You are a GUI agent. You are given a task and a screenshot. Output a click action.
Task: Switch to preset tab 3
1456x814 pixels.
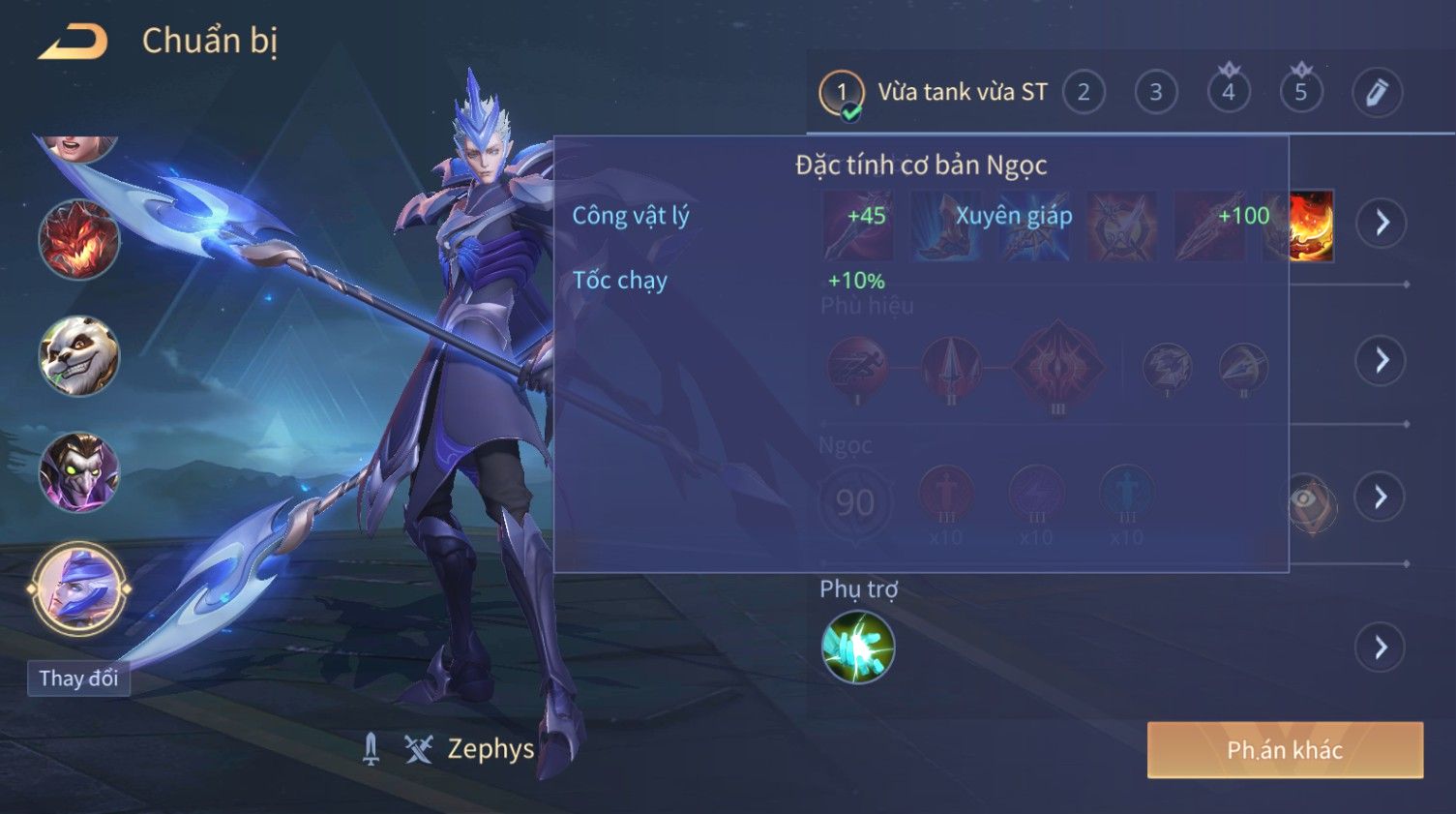point(1155,93)
